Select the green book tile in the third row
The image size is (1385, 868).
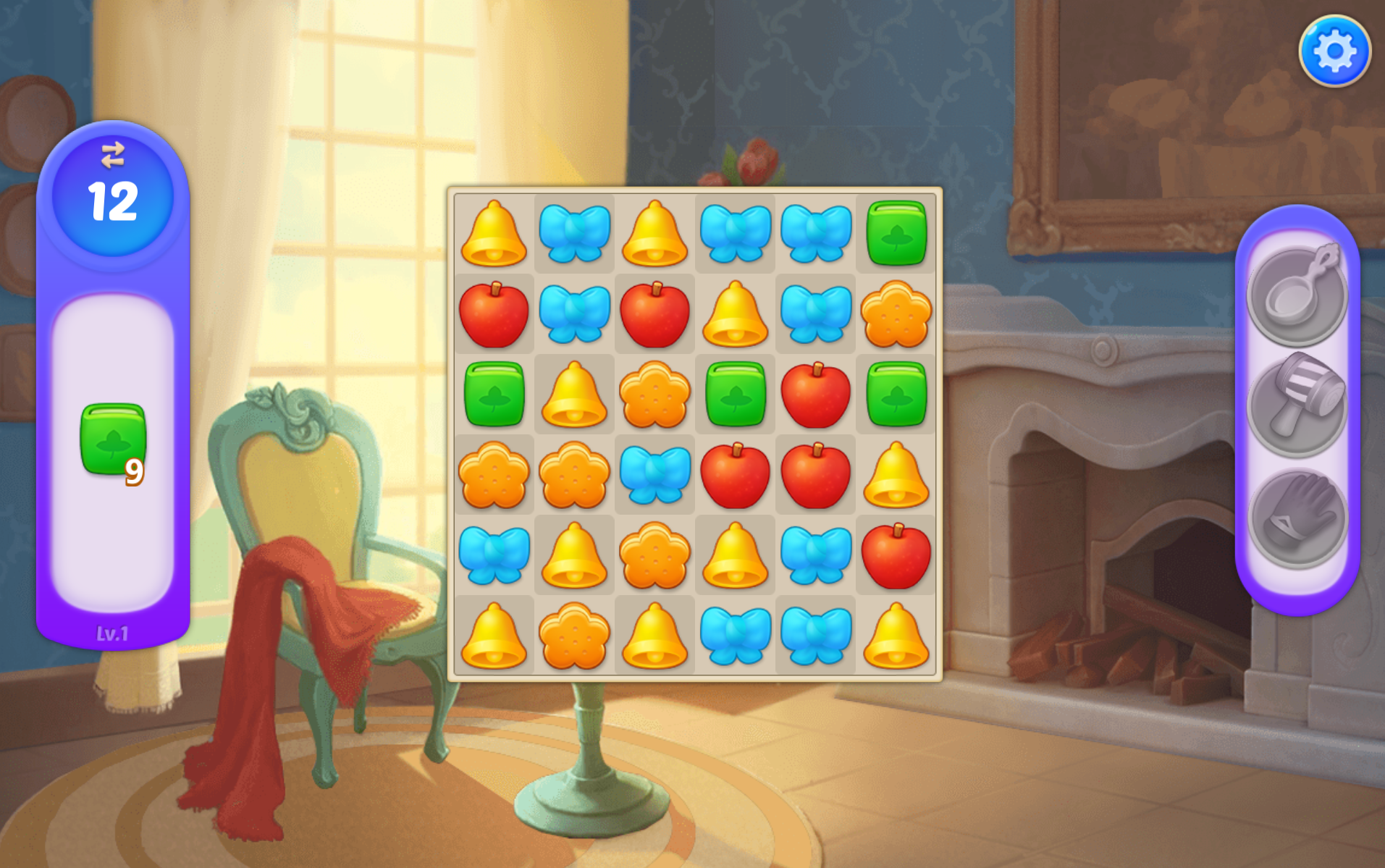[x=494, y=393]
